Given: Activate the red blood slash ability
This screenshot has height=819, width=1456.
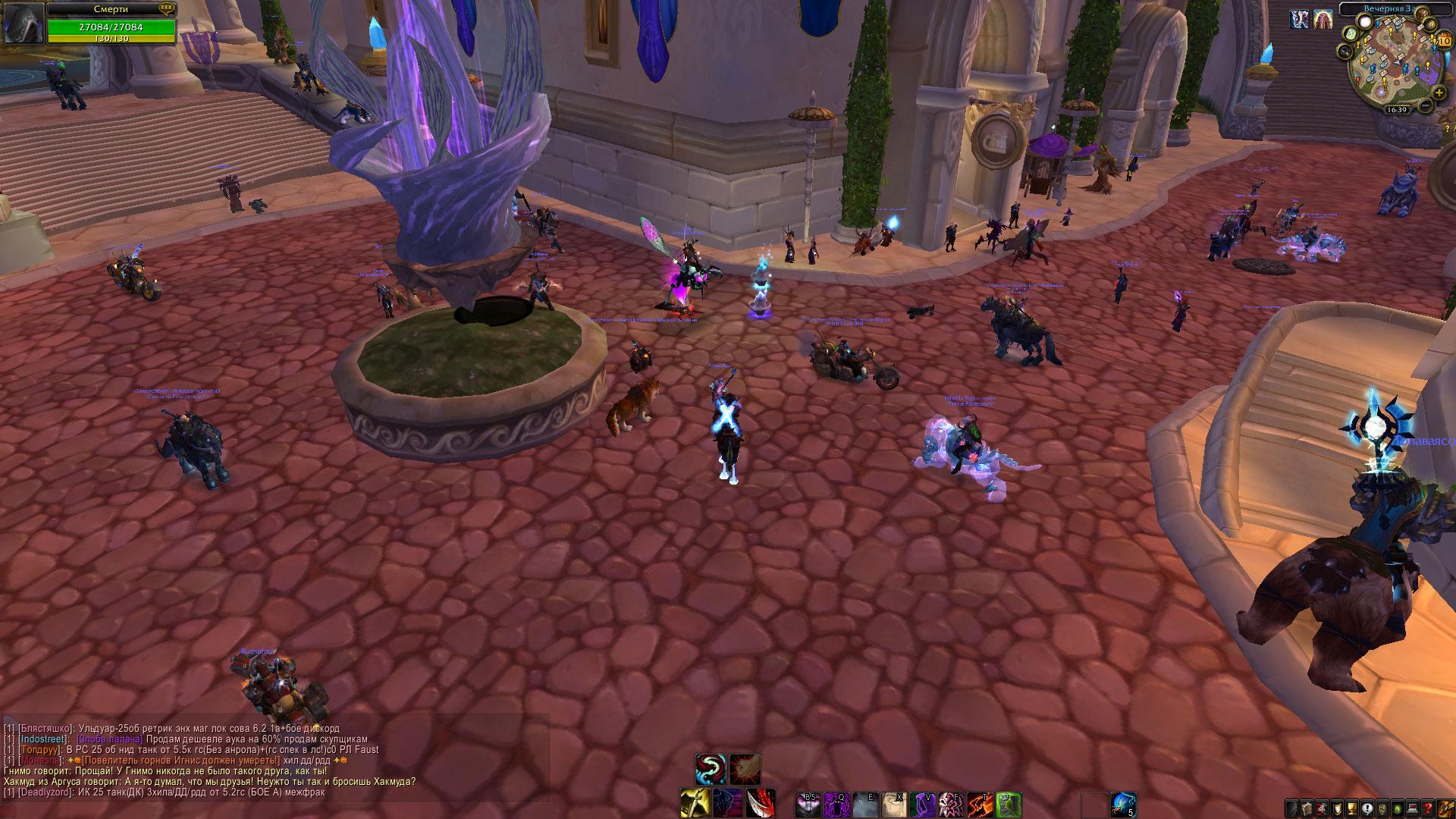Looking at the screenshot, I should (x=759, y=804).
